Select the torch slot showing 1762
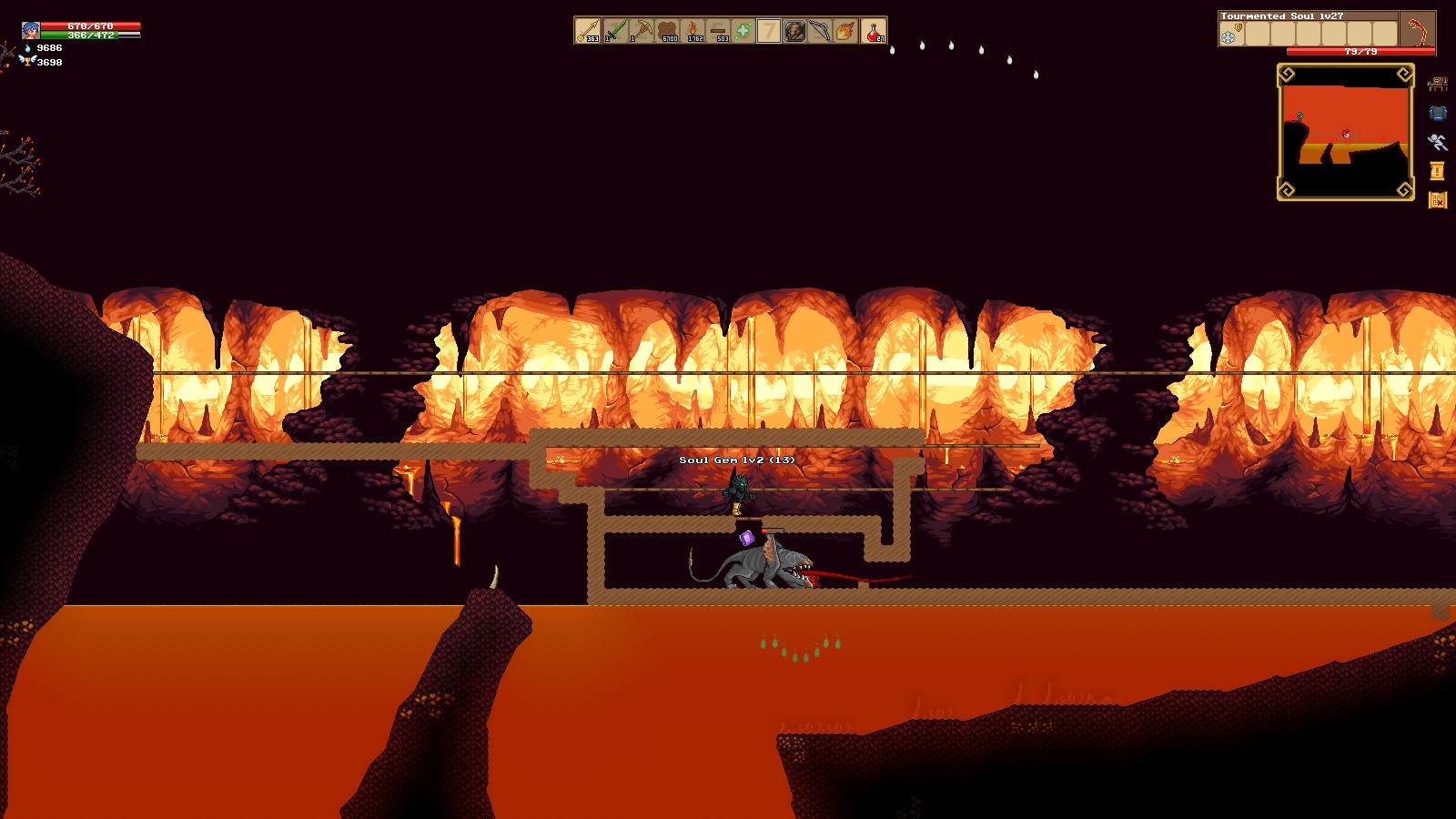 pyautogui.click(x=695, y=29)
